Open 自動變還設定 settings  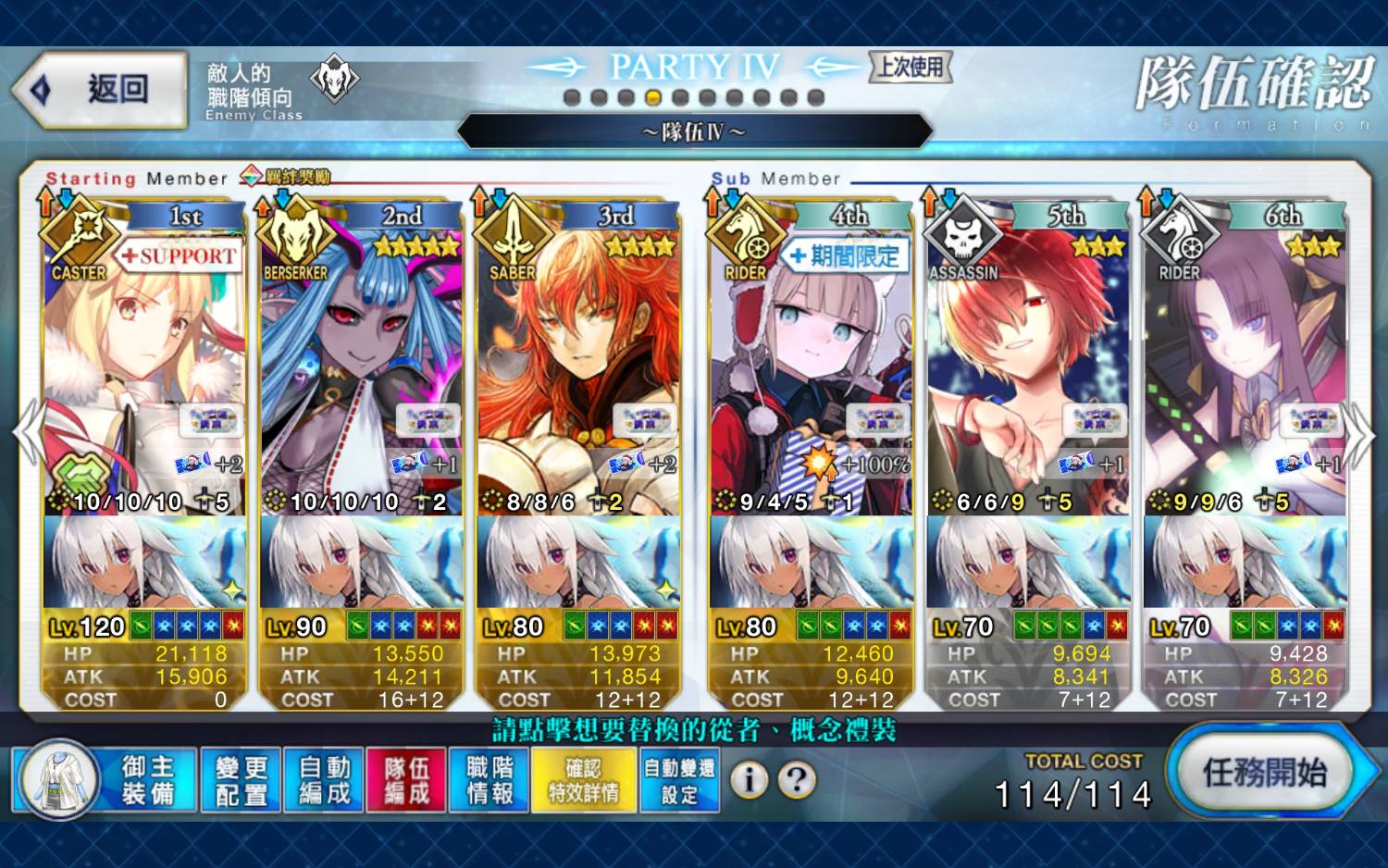[x=679, y=780]
